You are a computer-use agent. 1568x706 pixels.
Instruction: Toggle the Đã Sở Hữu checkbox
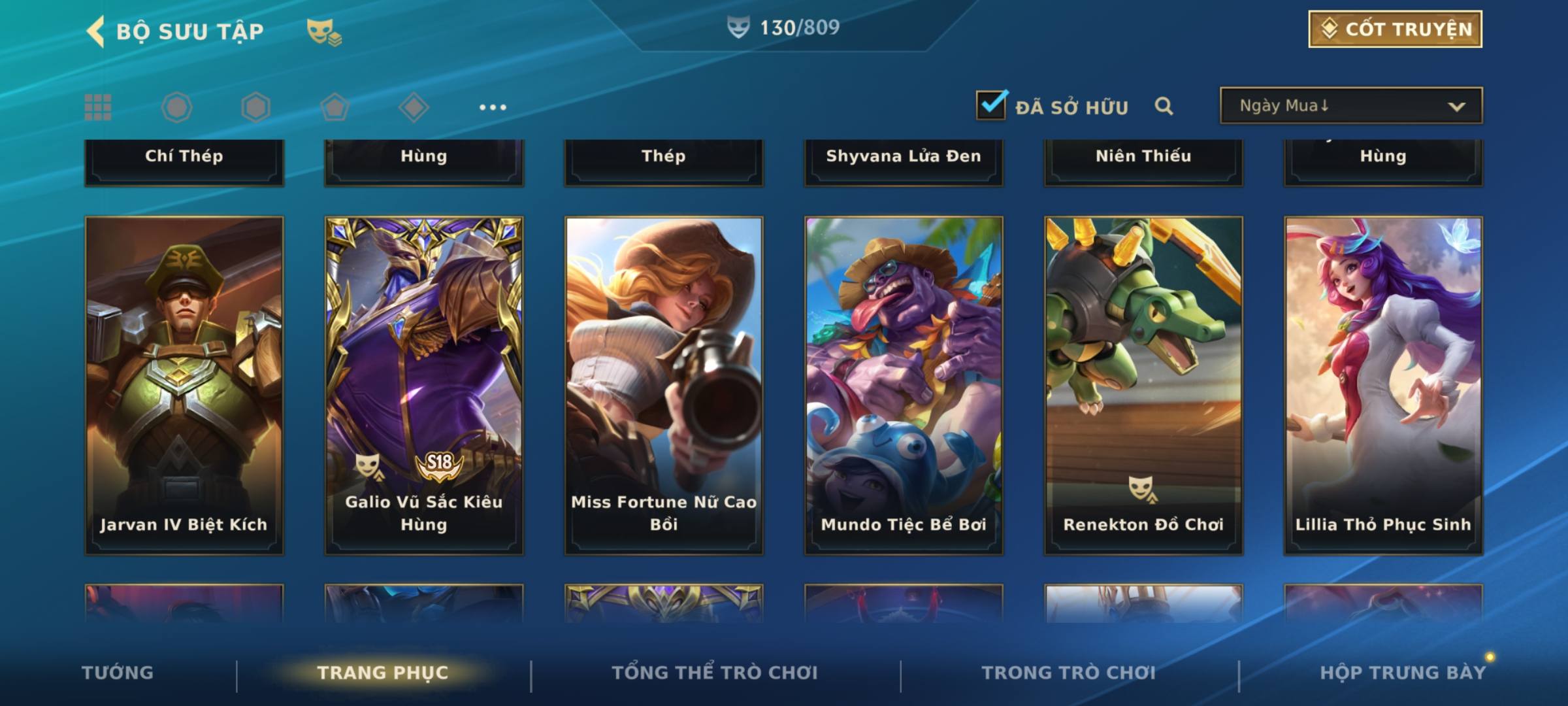tap(991, 105)
